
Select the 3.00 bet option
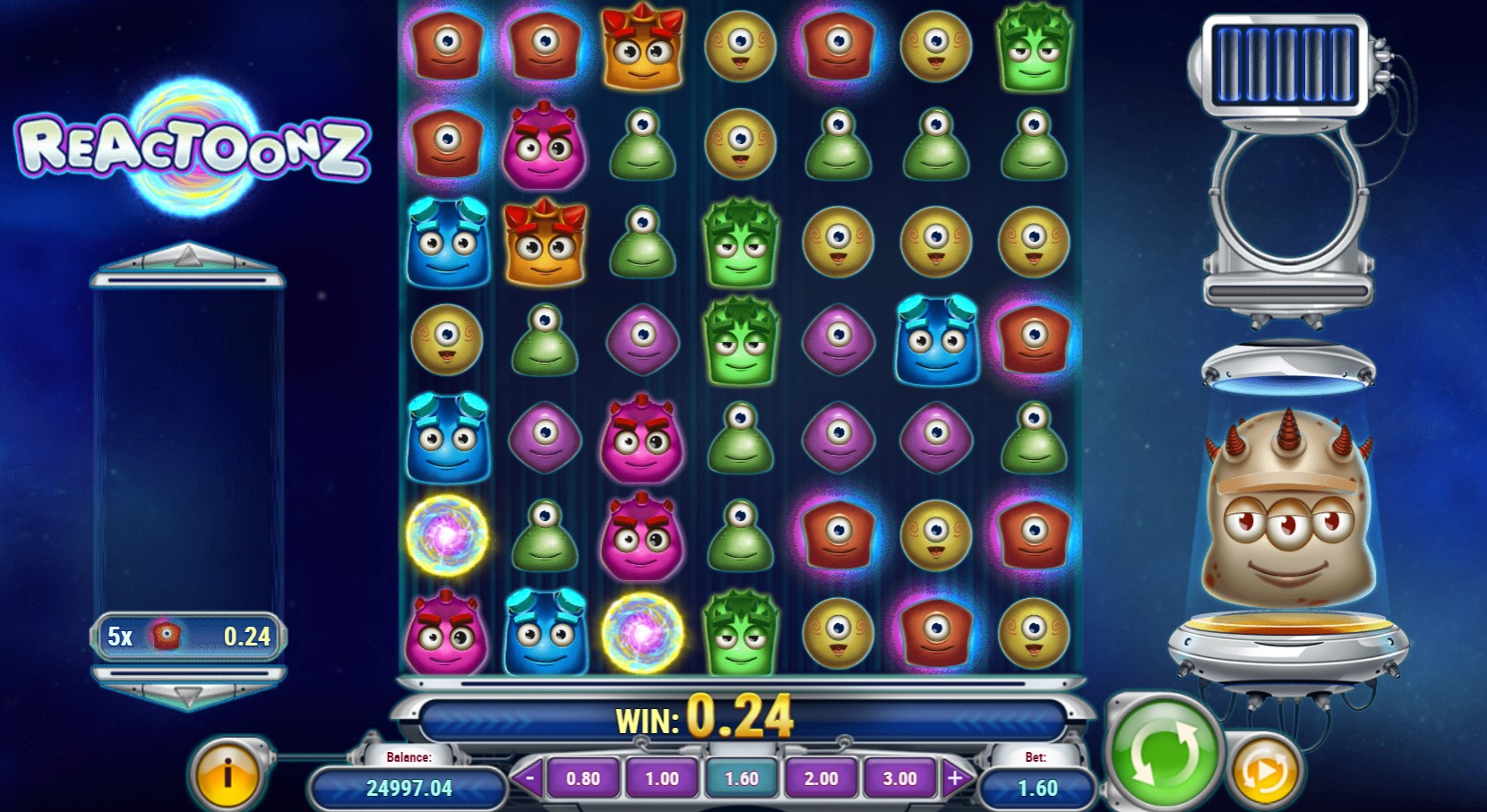point(898,778)
